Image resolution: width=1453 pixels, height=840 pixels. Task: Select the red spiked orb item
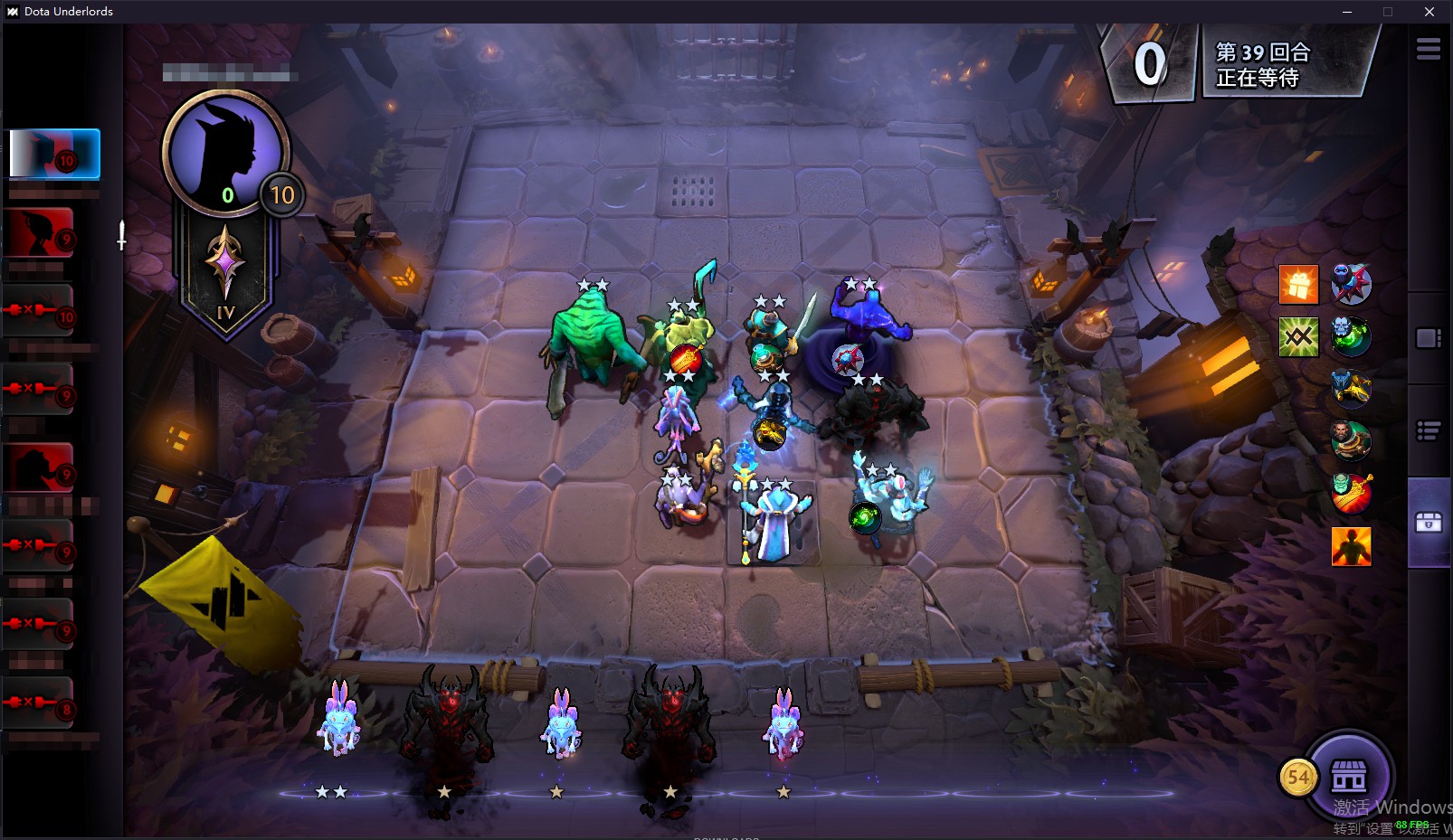(x=1352, y=284)
